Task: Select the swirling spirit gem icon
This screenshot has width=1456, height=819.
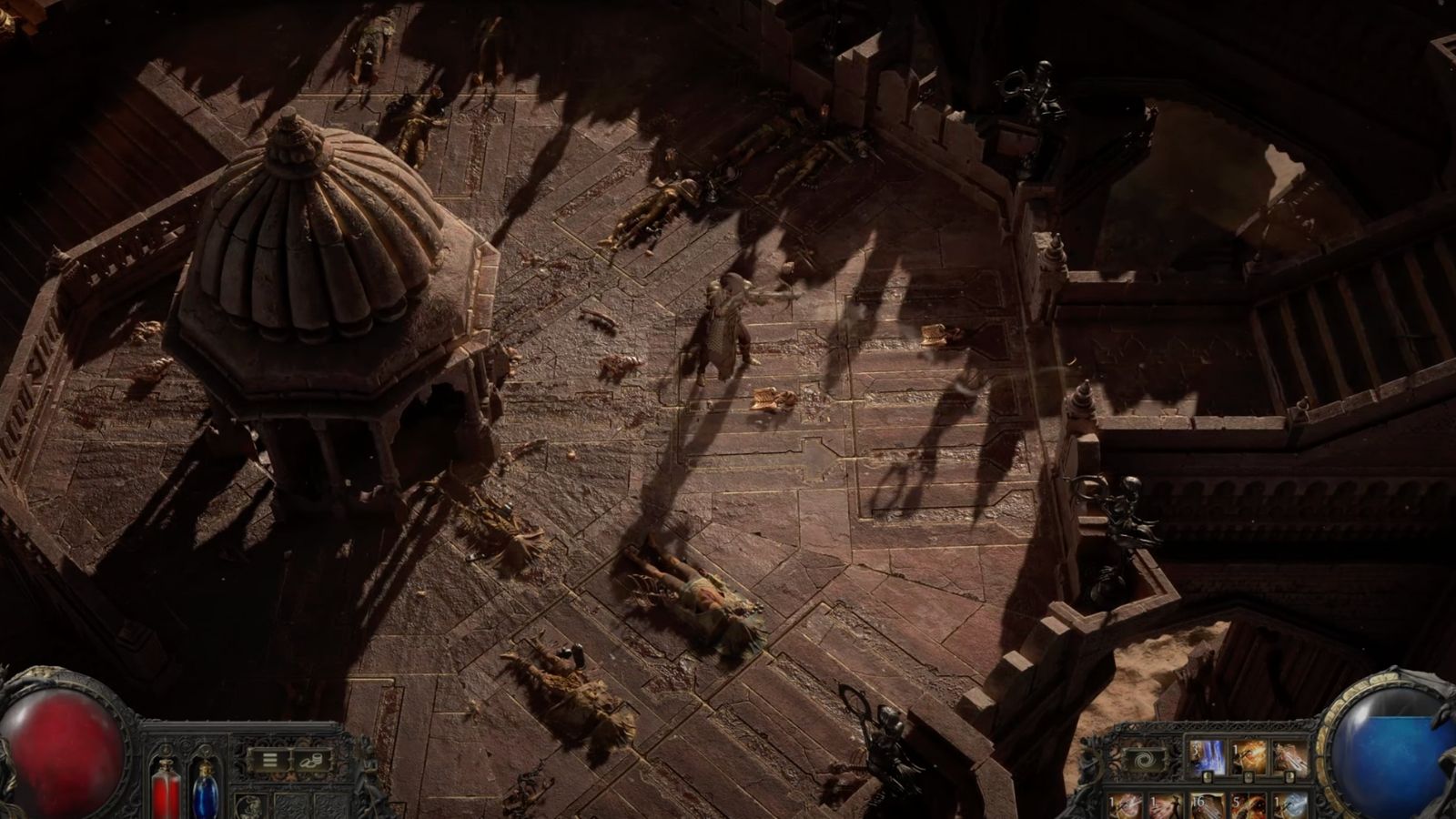Action: tap(1147, 759)
